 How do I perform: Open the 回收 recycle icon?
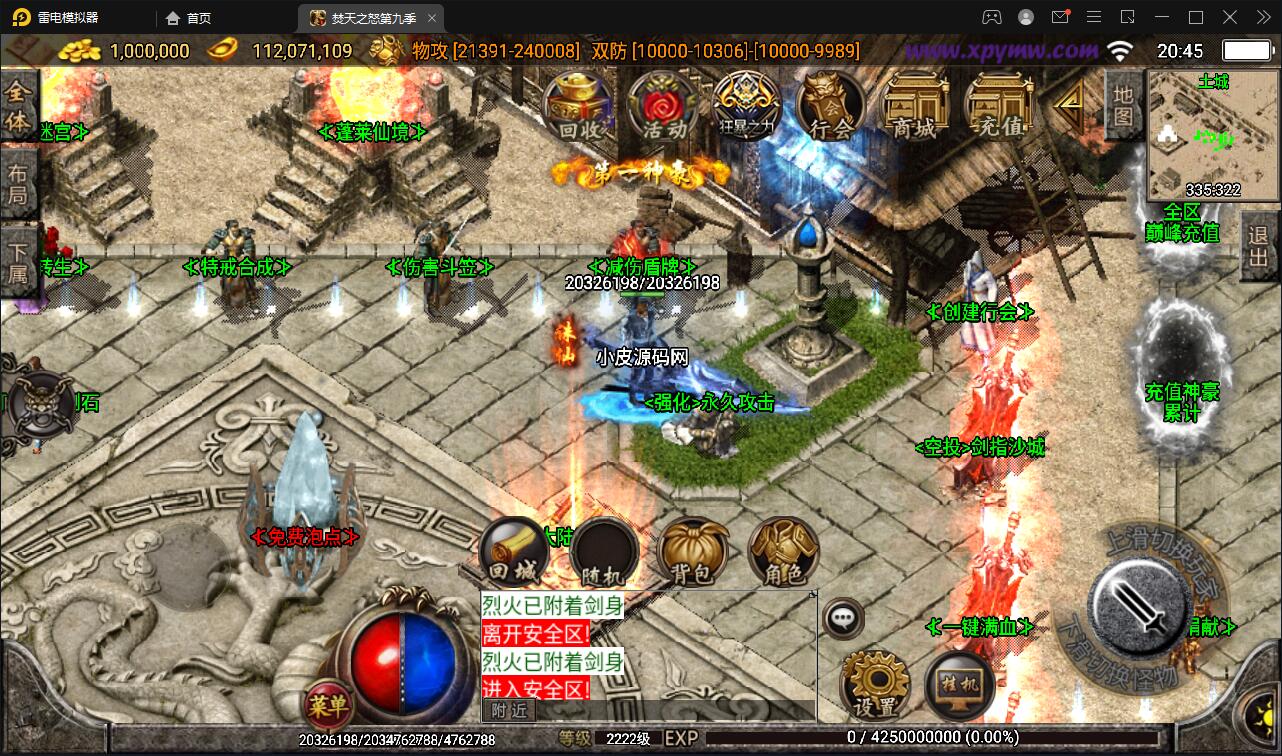click(x=578, y=106)
